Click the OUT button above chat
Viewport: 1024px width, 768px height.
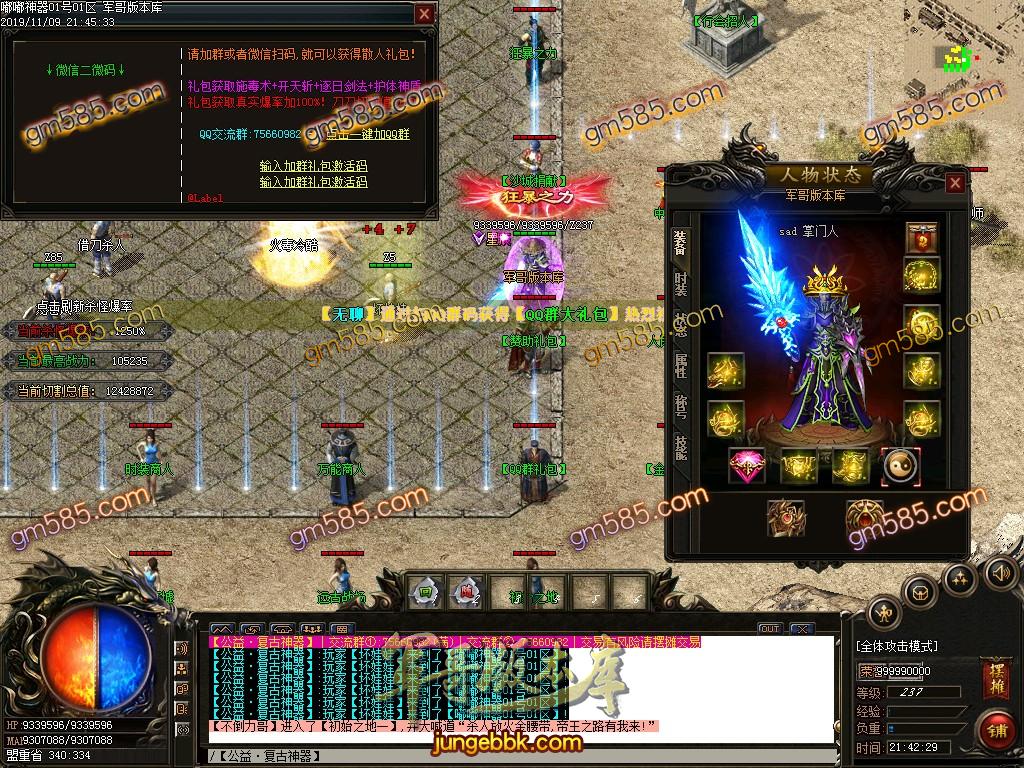coord(769,628)
